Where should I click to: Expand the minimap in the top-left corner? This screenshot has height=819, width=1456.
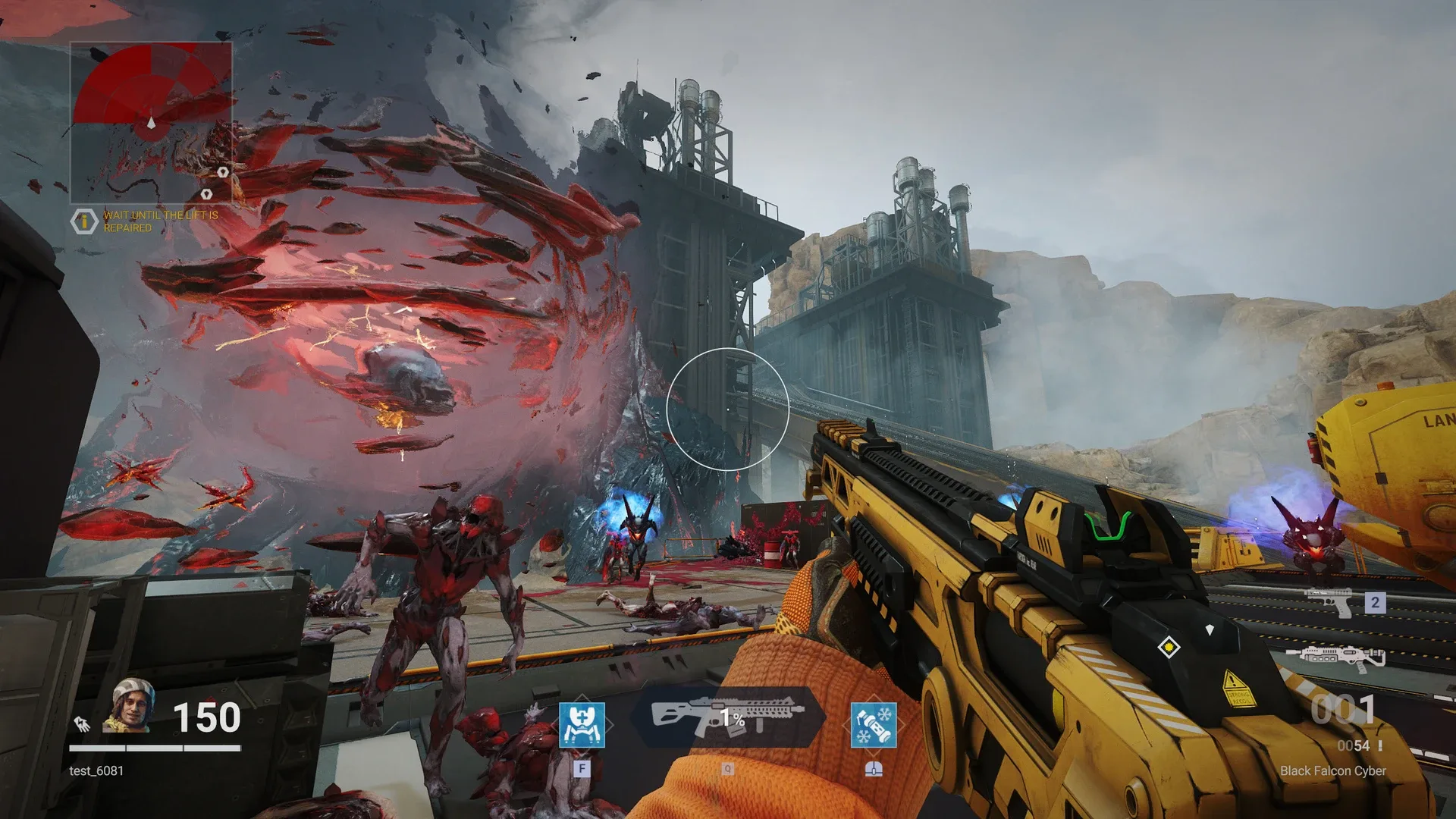coord(152,121)
